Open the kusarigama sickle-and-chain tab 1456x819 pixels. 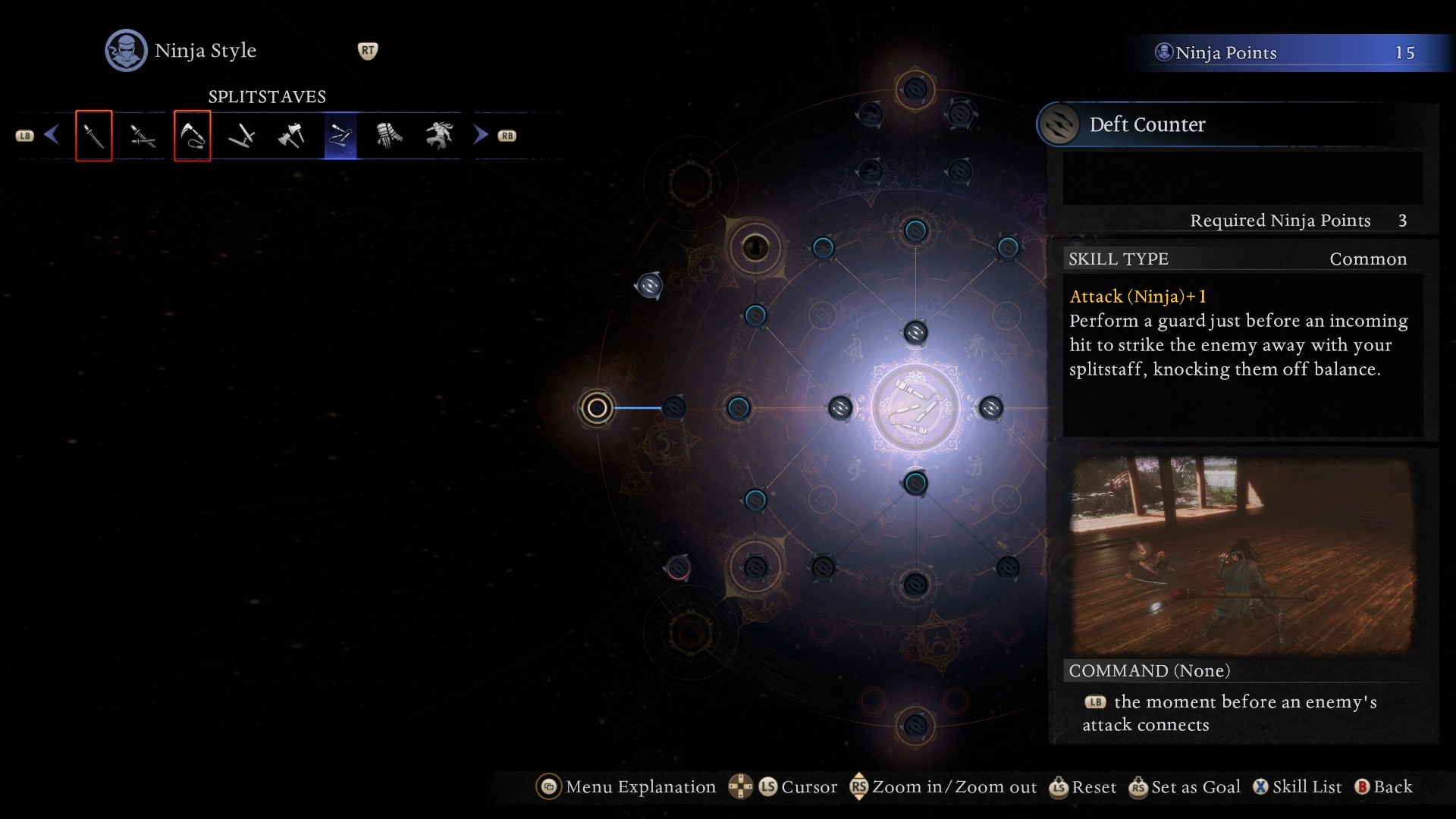193,136
